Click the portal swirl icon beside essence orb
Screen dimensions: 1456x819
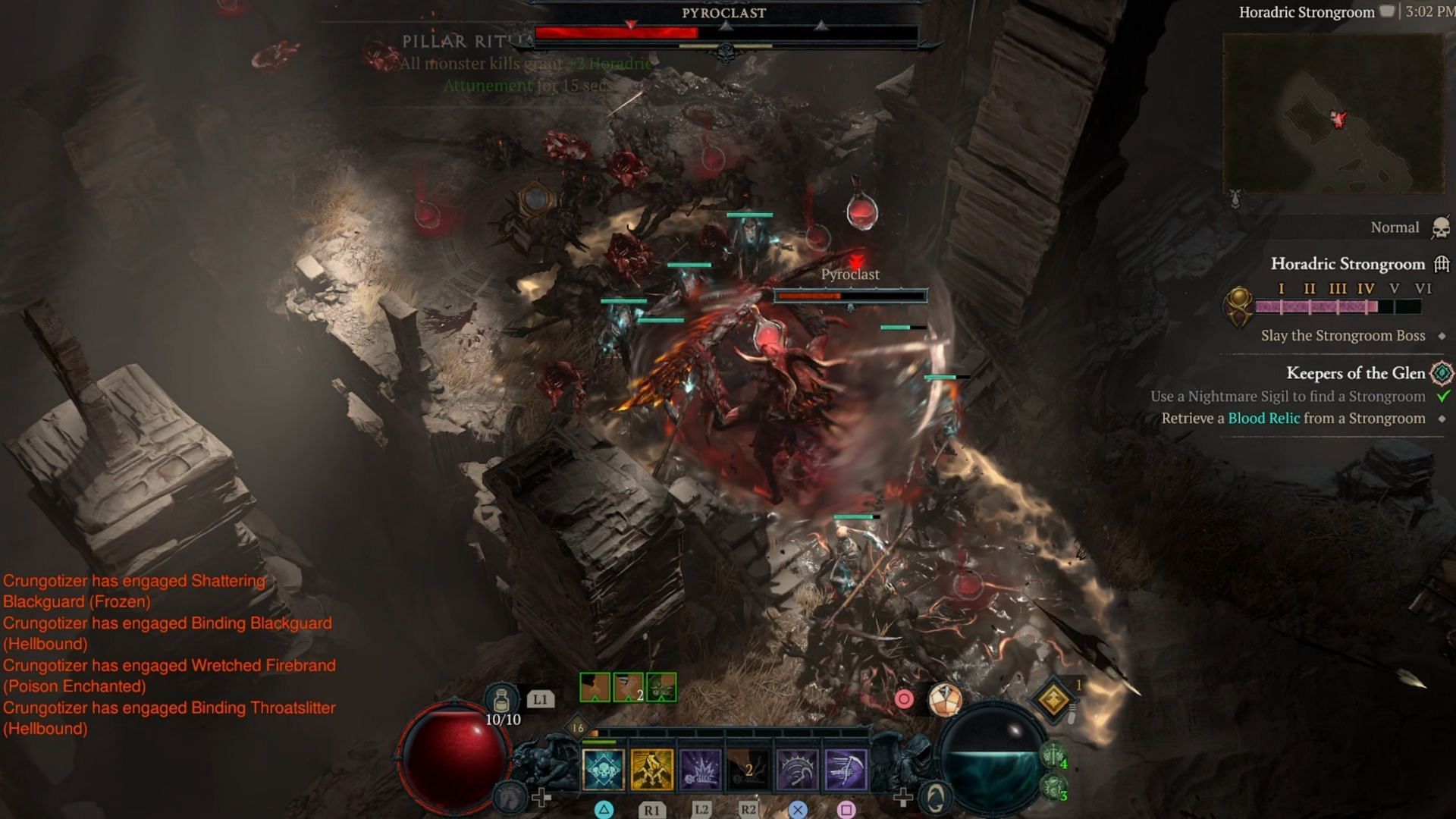point(936,798)
